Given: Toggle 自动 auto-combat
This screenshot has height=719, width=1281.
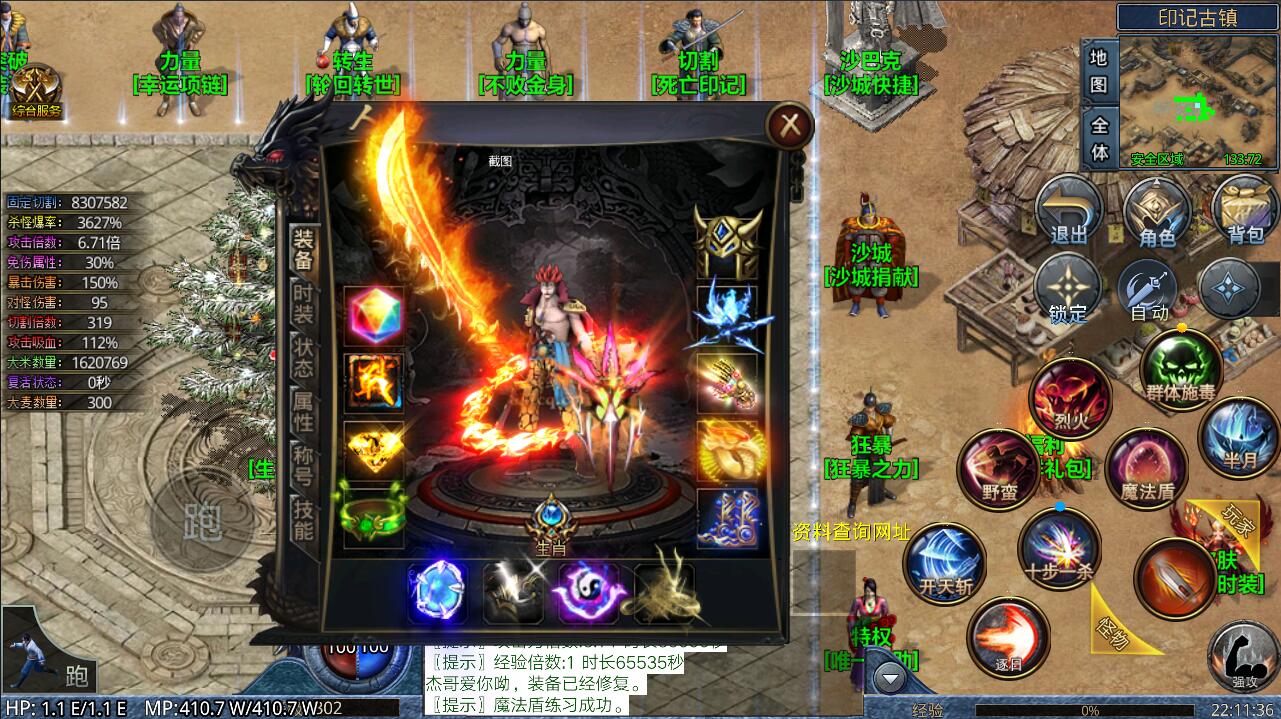Looking at the screenshot, I should tap(1149, 291).
